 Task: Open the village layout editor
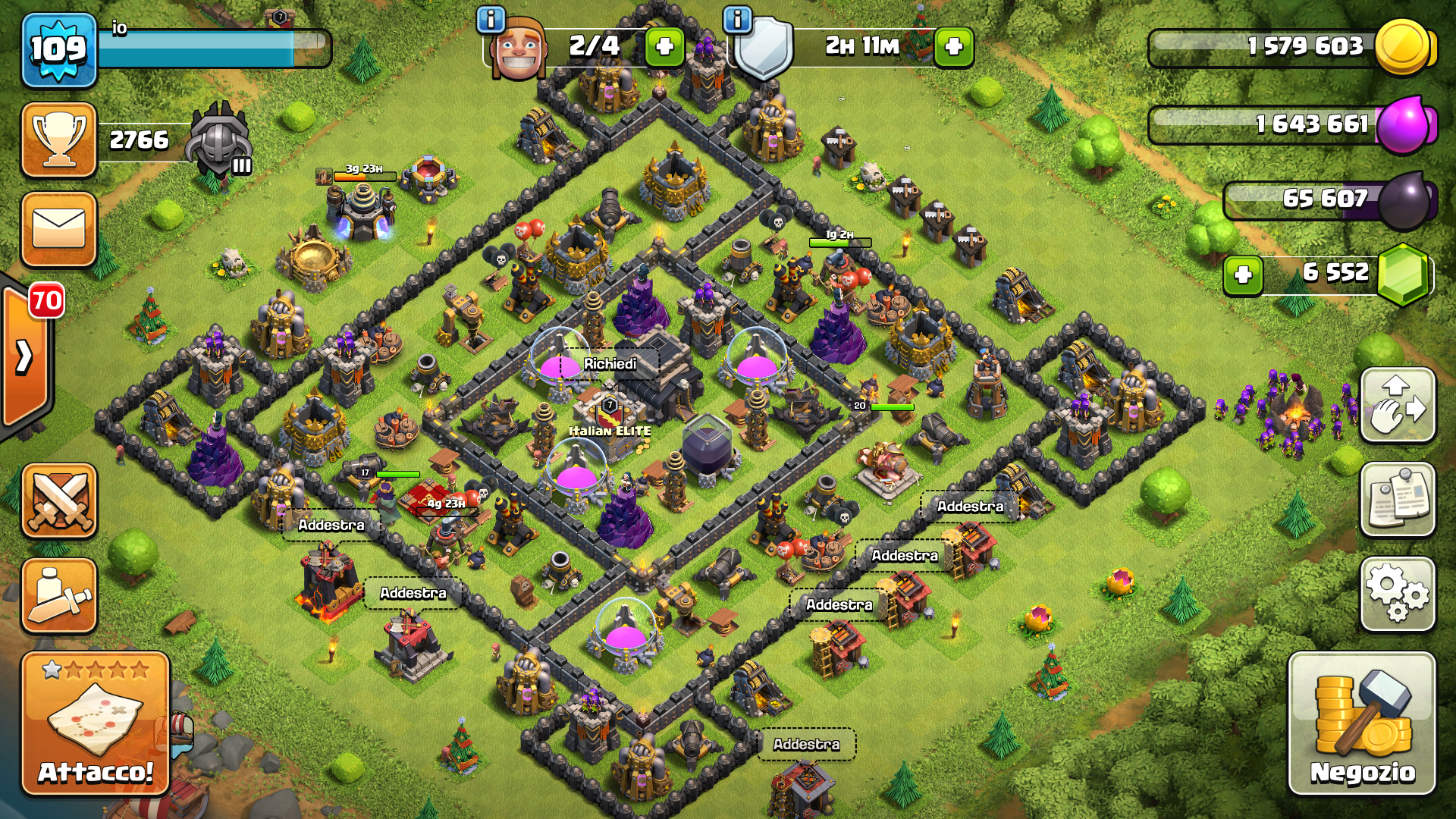pos(1398,405)
